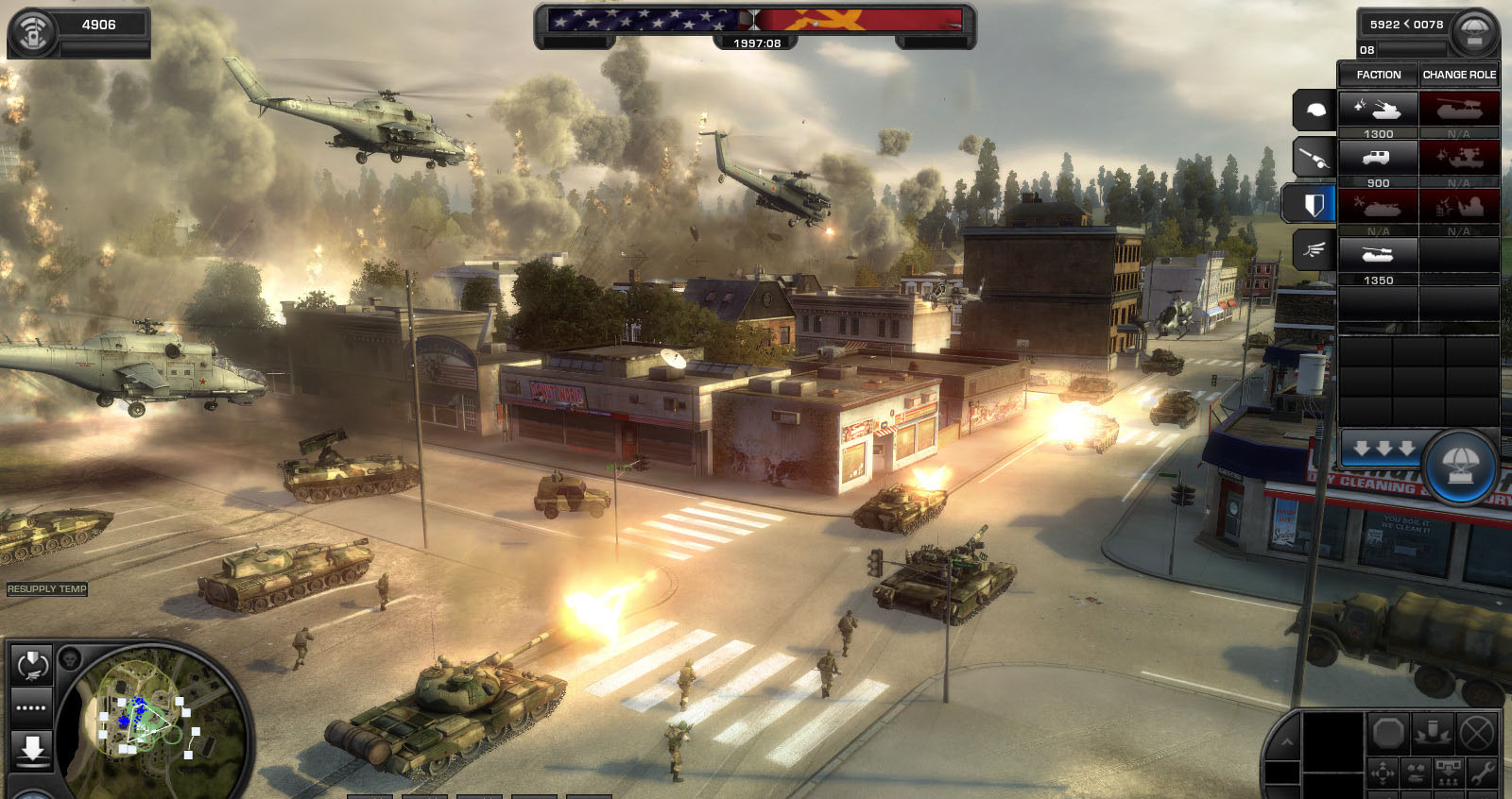The width and height of the screenshot is (1512, 799).
Task: Click the down-arrow landing button by minimap
Action: point(32,749)
